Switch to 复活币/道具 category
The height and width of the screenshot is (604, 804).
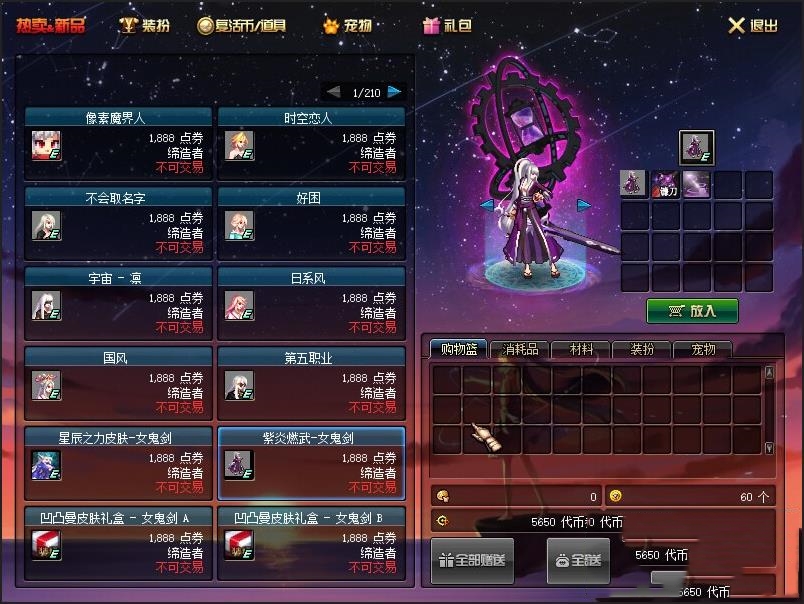[242, 26]
